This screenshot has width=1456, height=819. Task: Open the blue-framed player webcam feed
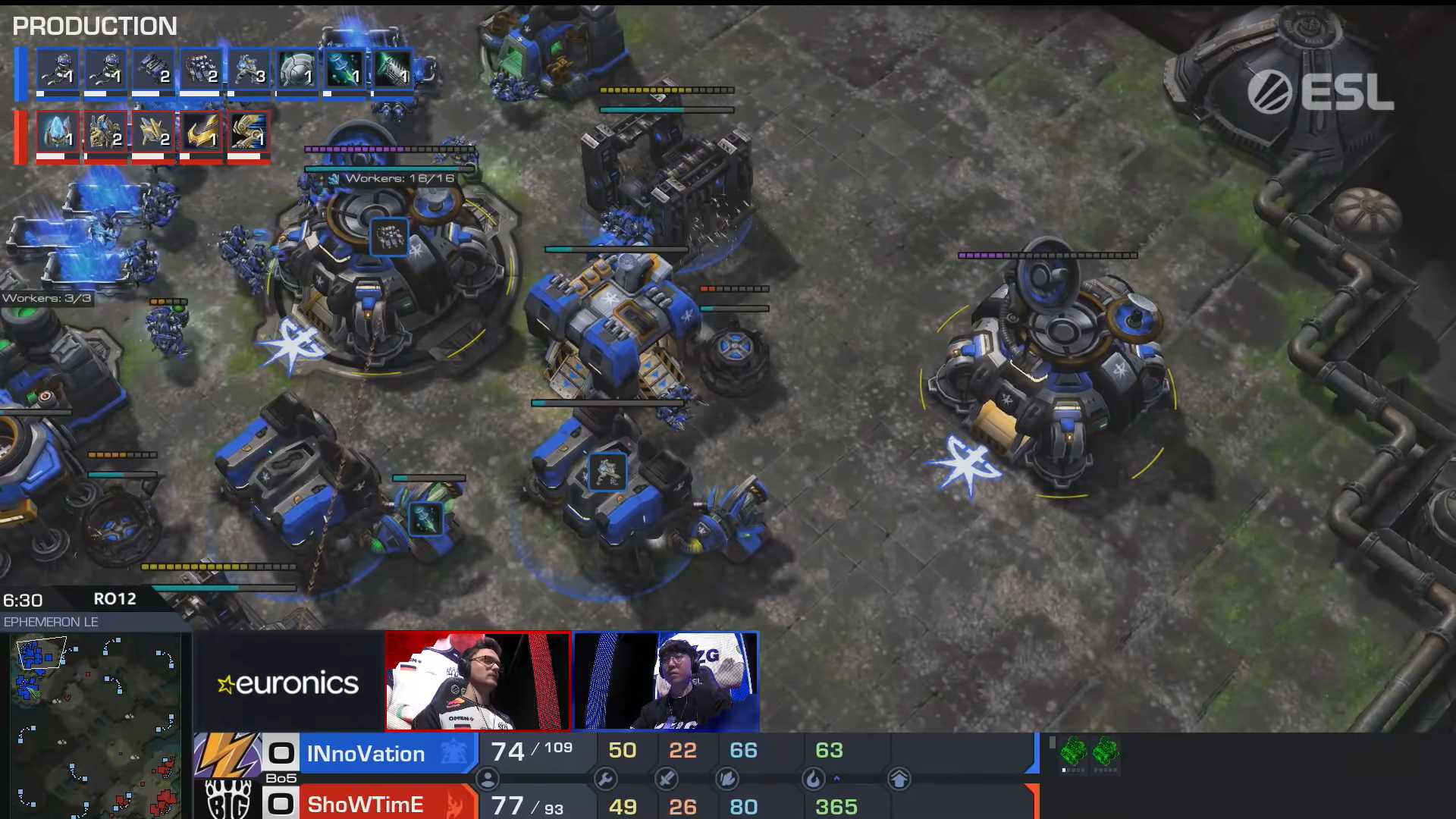tap(666, 681)
